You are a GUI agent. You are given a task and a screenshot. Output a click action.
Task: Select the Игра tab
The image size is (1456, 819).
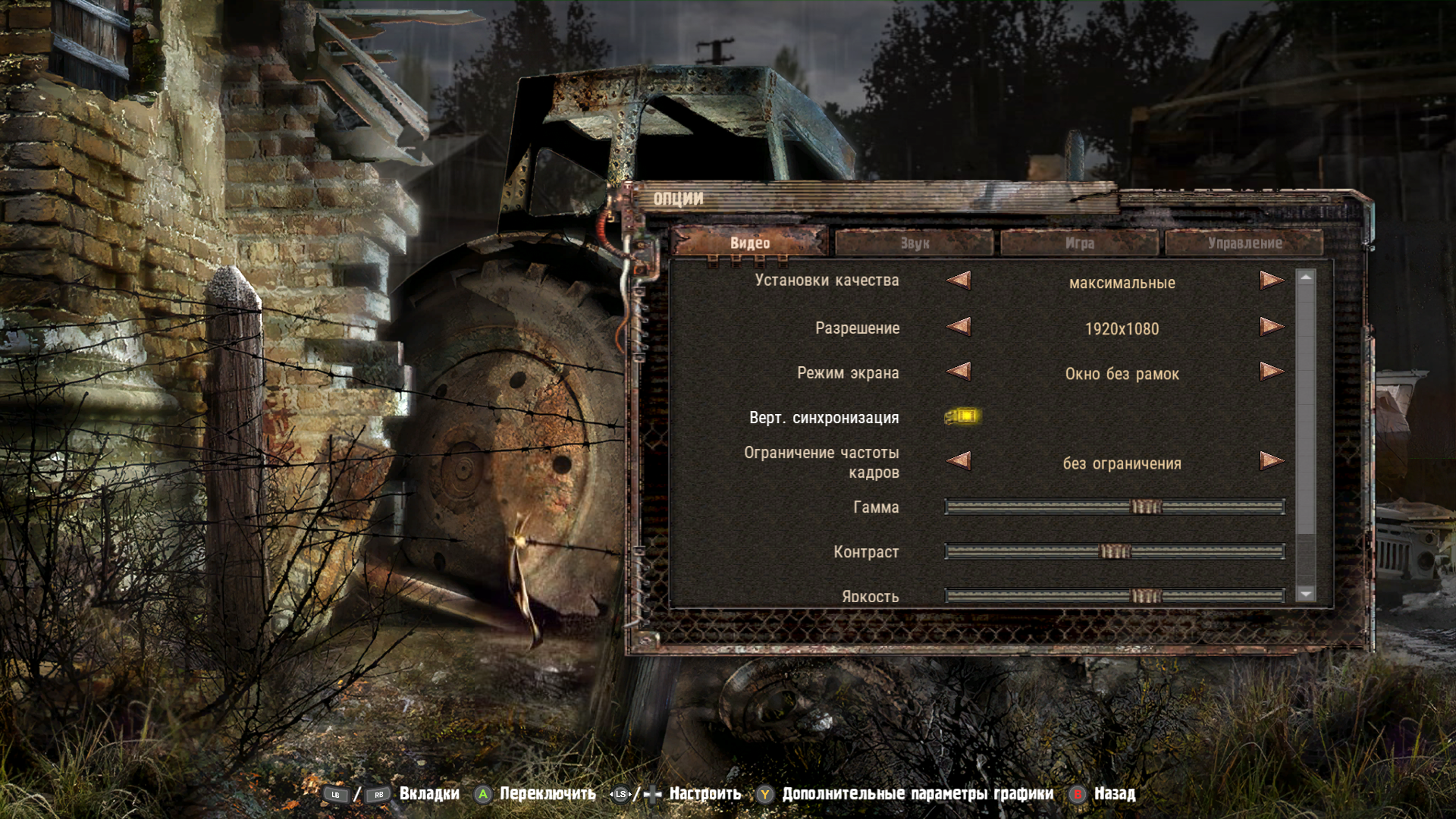(x=1079, y=243)
